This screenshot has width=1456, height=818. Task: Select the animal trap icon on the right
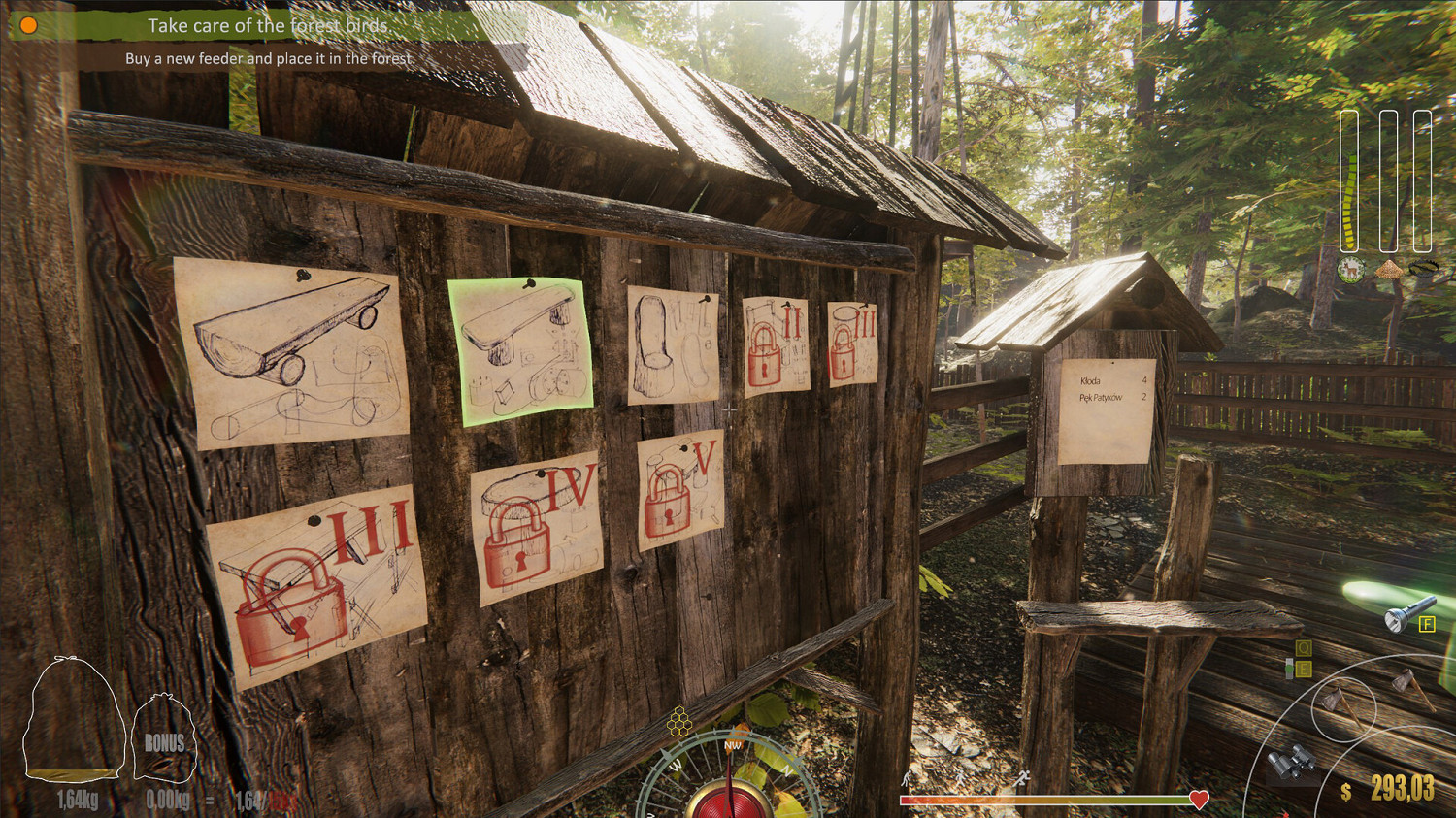(x=1423, y=269)
